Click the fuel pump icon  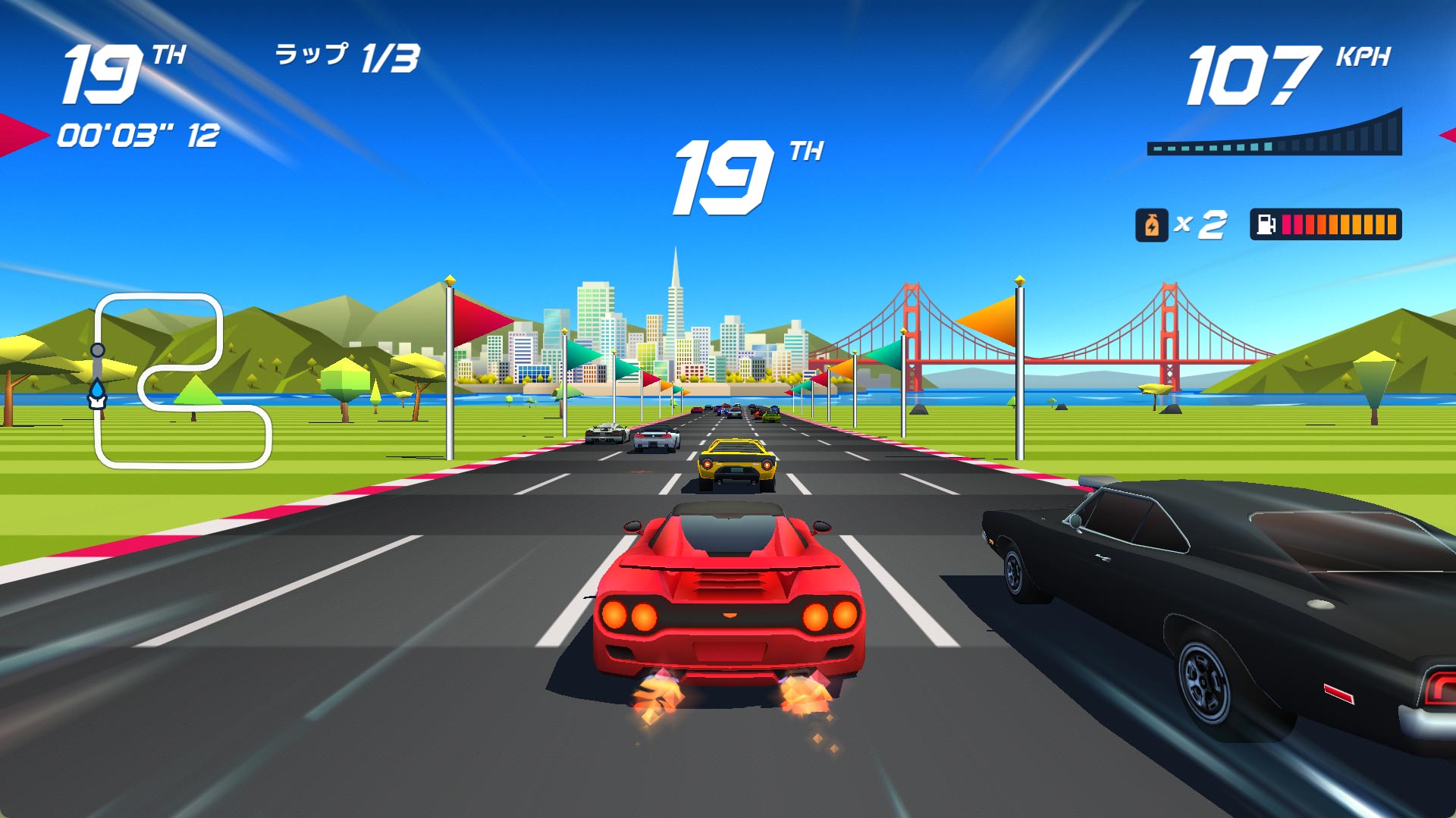1266,225
